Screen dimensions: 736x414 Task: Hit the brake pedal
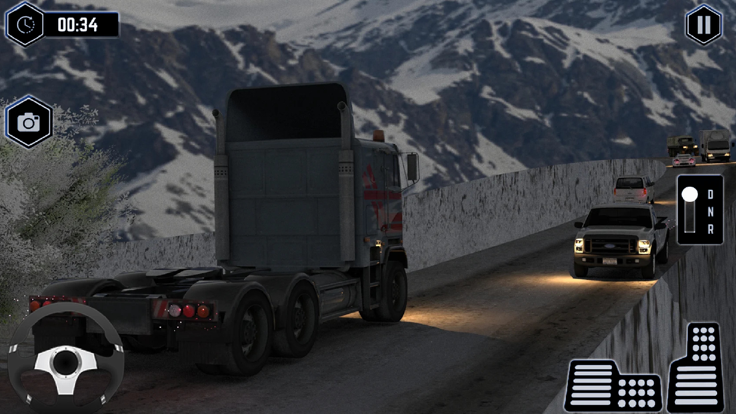pyautogui.click(x=612, y=384)
